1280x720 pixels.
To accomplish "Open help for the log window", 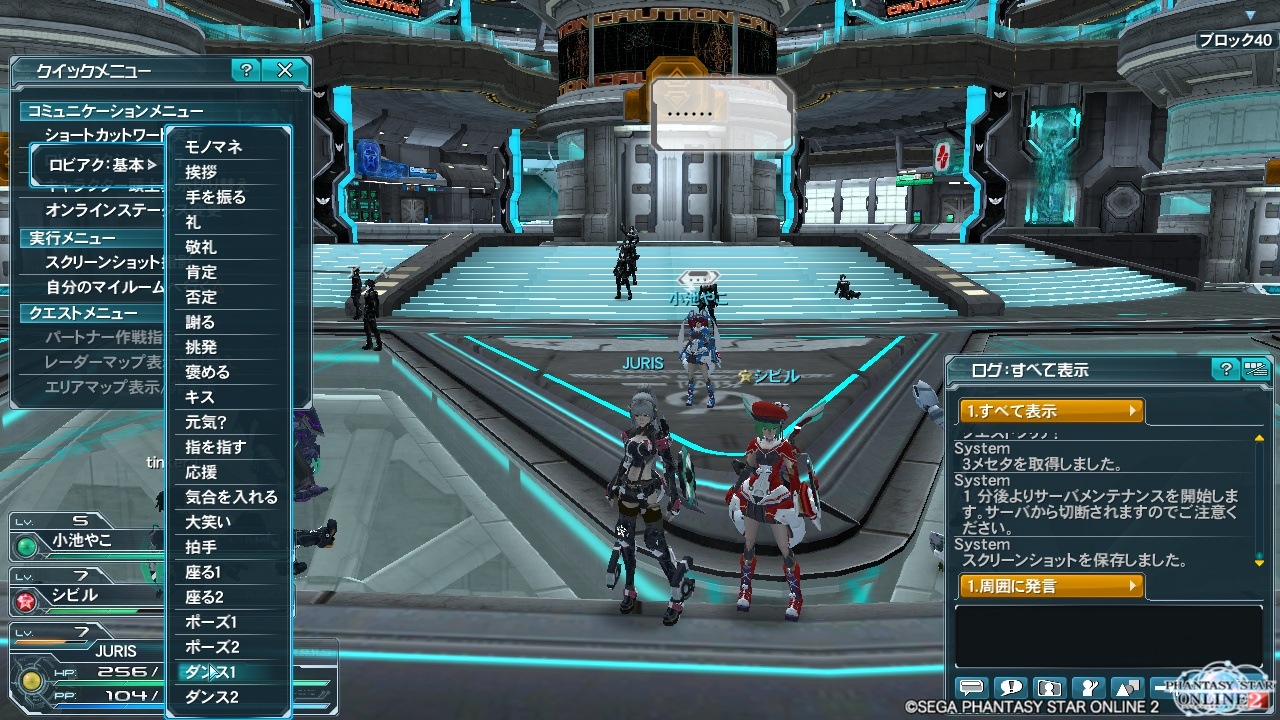I will (x=1225, y=370).
